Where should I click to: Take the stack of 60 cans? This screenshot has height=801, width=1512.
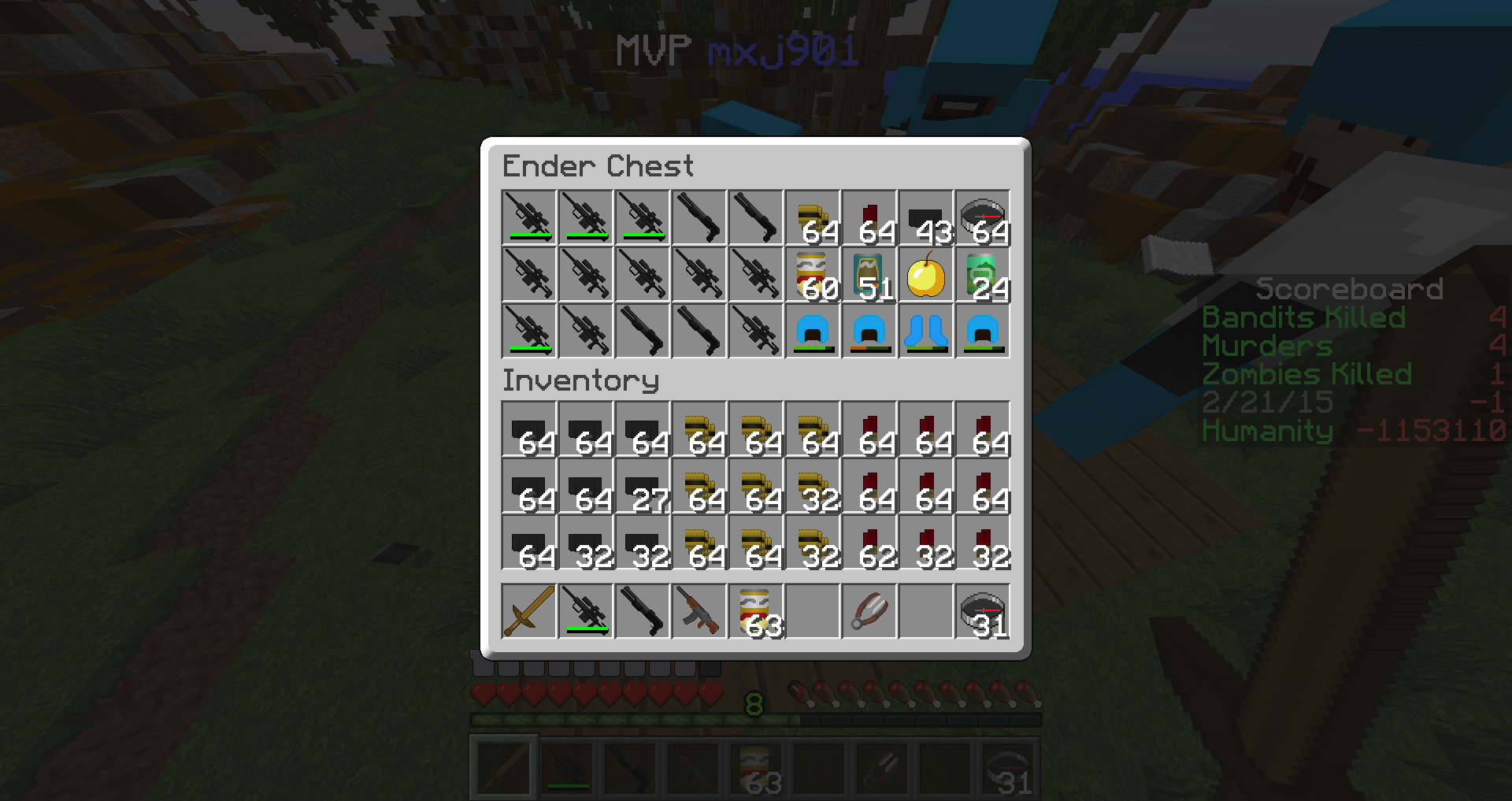pyautogui.click(x=813, y=275)
